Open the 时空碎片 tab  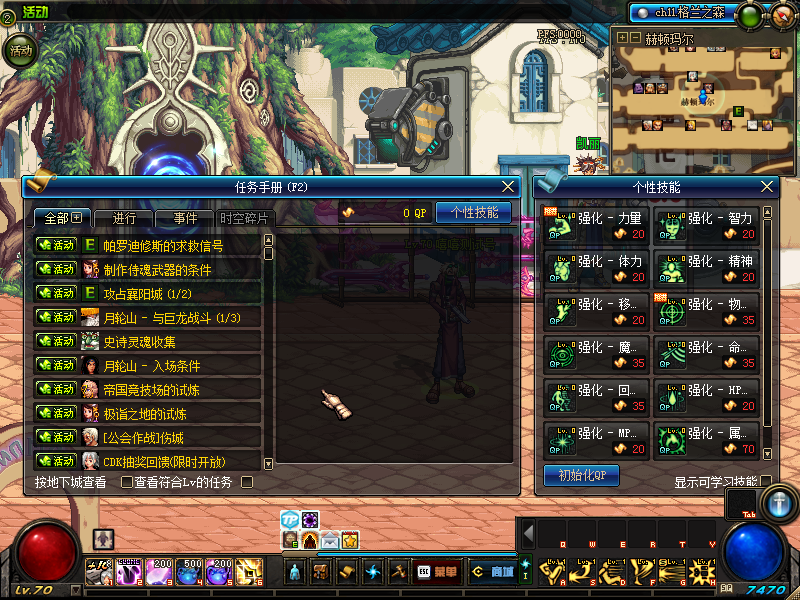(x=244, y=218)
